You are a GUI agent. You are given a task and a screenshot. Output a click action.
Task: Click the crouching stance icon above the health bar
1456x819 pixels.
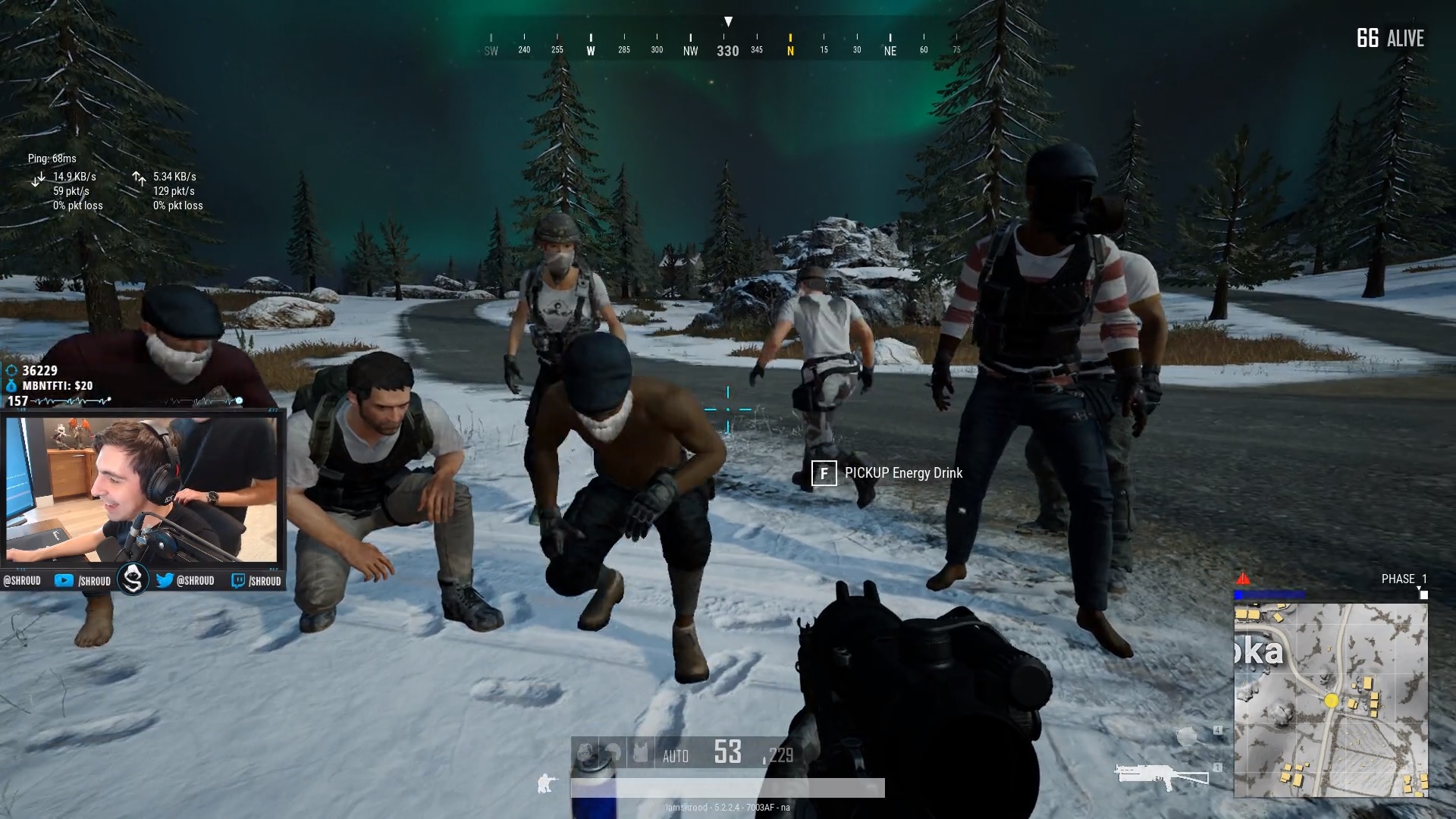(546, 783)
